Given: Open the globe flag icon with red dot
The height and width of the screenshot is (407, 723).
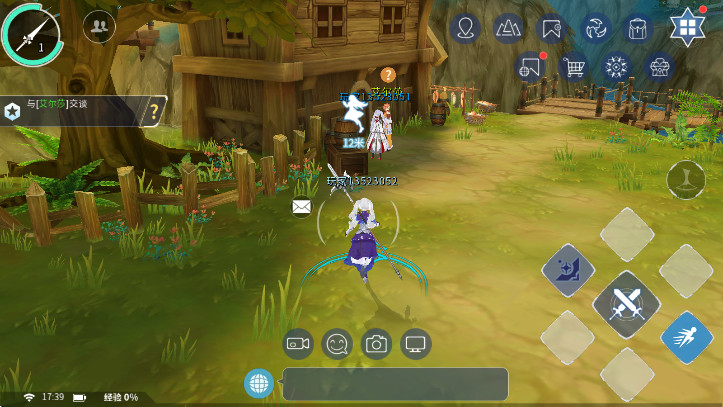Looking at the screenshot, I should [531, 67].
